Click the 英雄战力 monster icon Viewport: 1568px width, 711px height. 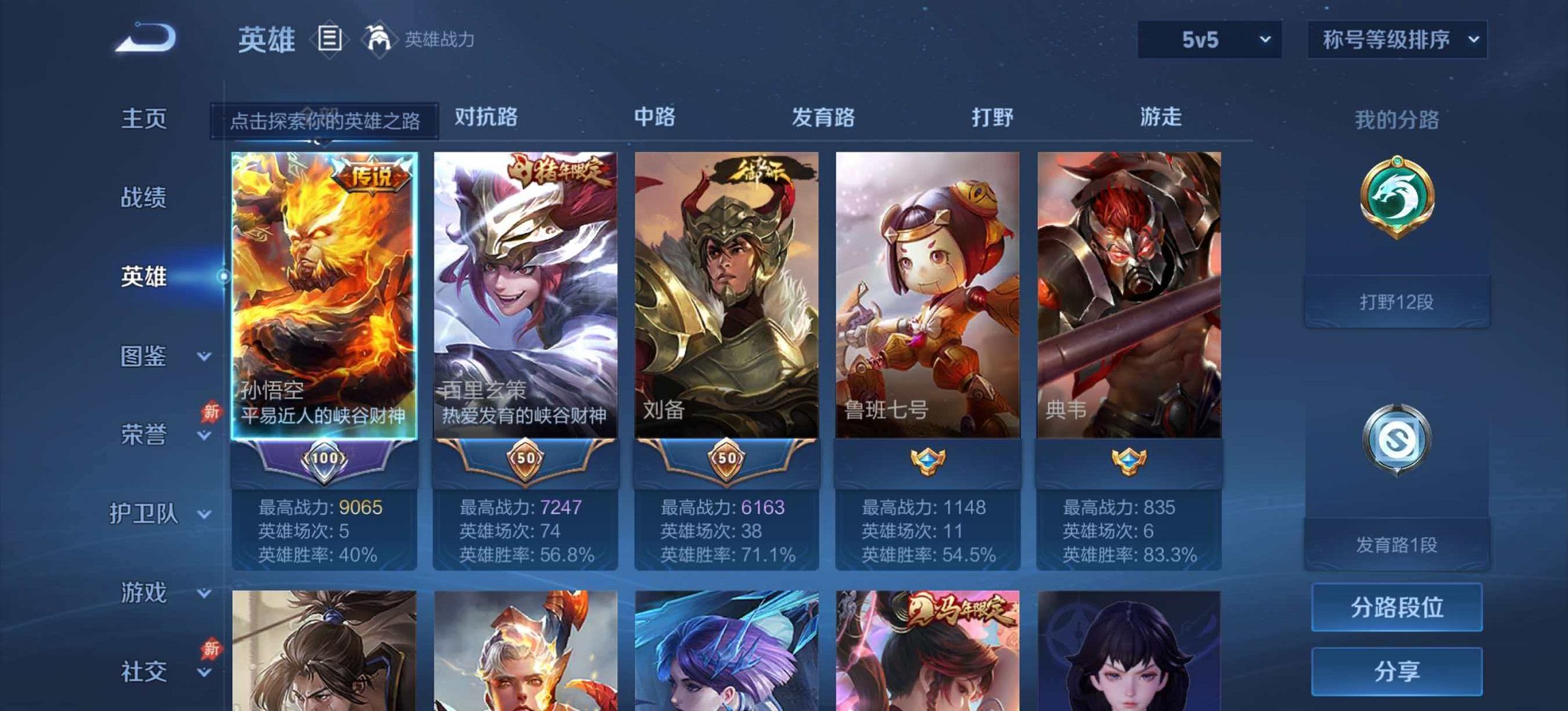[x=381, y=40]
